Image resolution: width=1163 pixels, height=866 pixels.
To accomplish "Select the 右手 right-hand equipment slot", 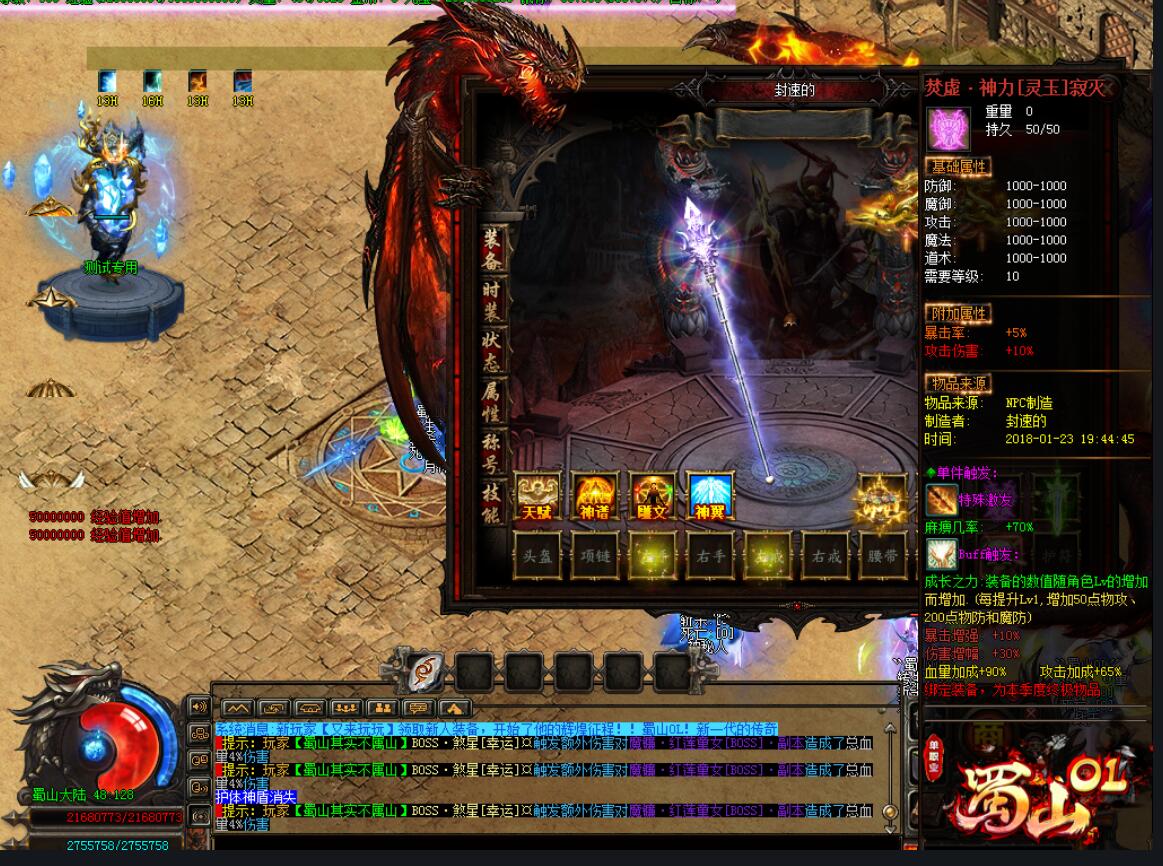I will (710, 555).
